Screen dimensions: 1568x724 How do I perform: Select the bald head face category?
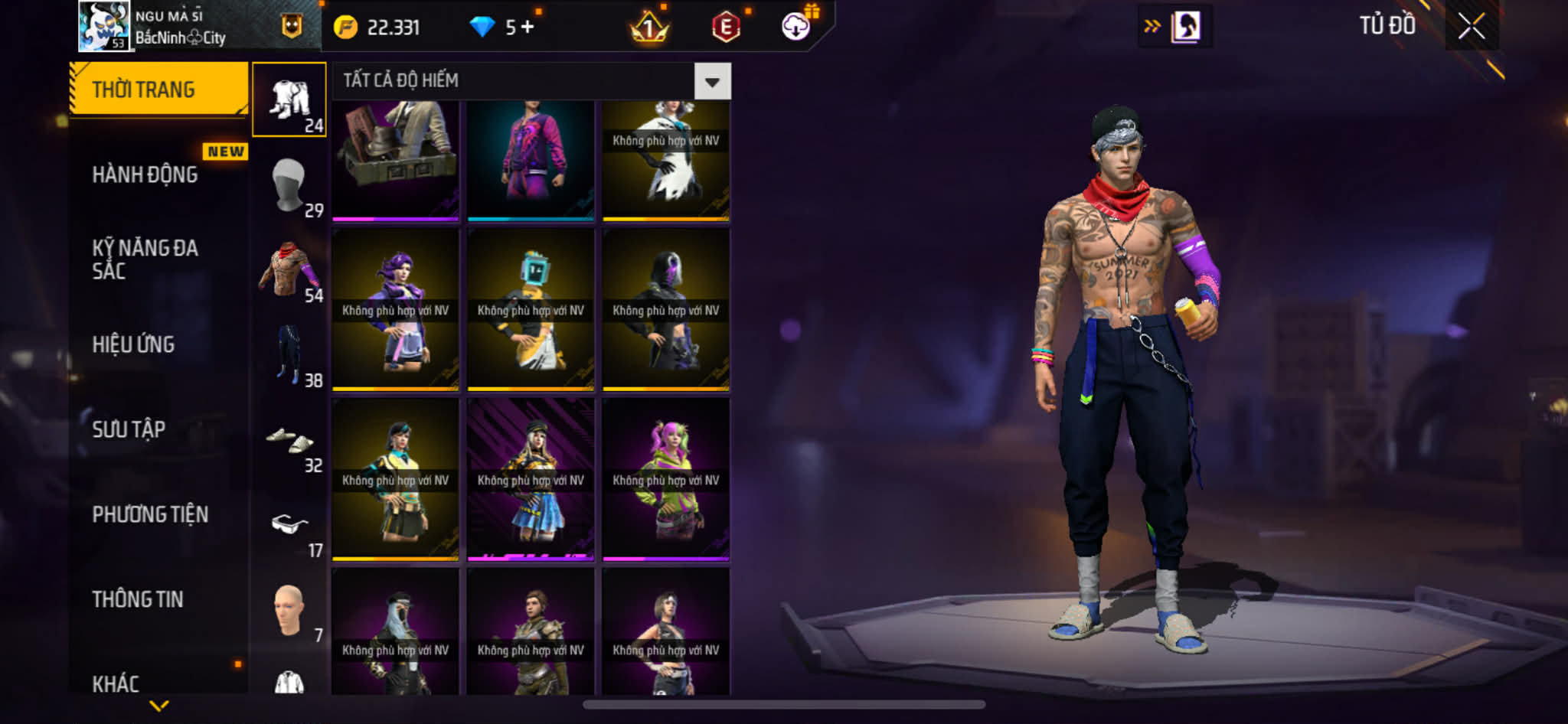[289, 610]
